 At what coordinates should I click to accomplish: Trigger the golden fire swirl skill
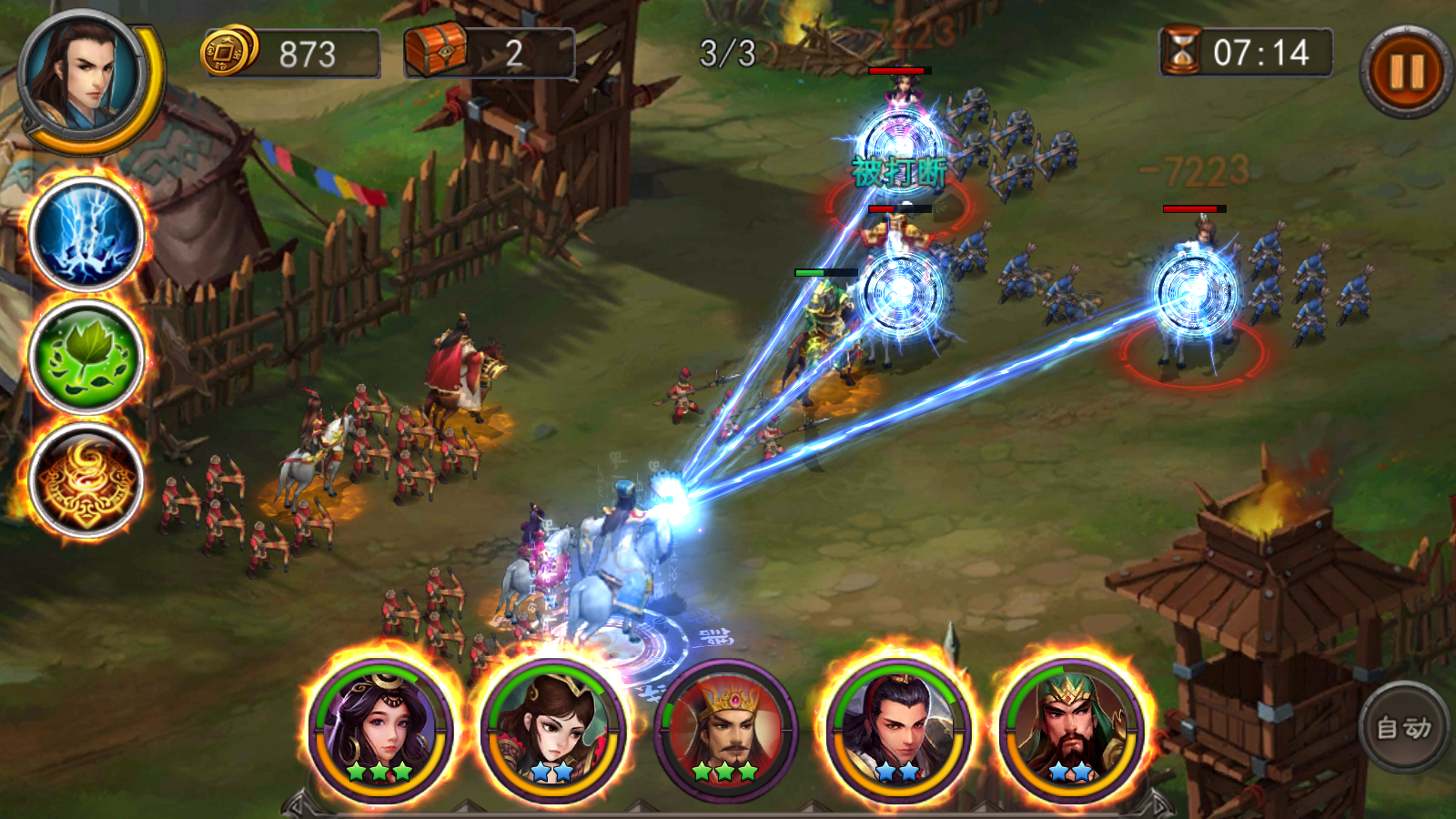[86, 480]
